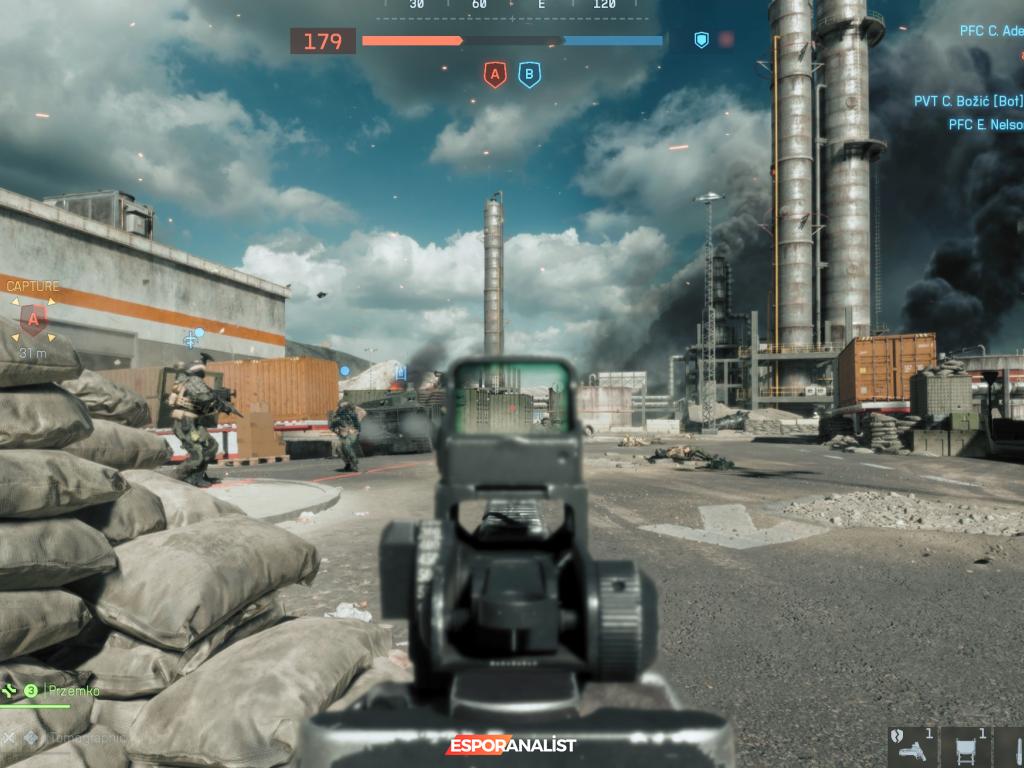Select the pistol sidearm slot
This screenshot has width=1024, height=768.
click(911, 747)
